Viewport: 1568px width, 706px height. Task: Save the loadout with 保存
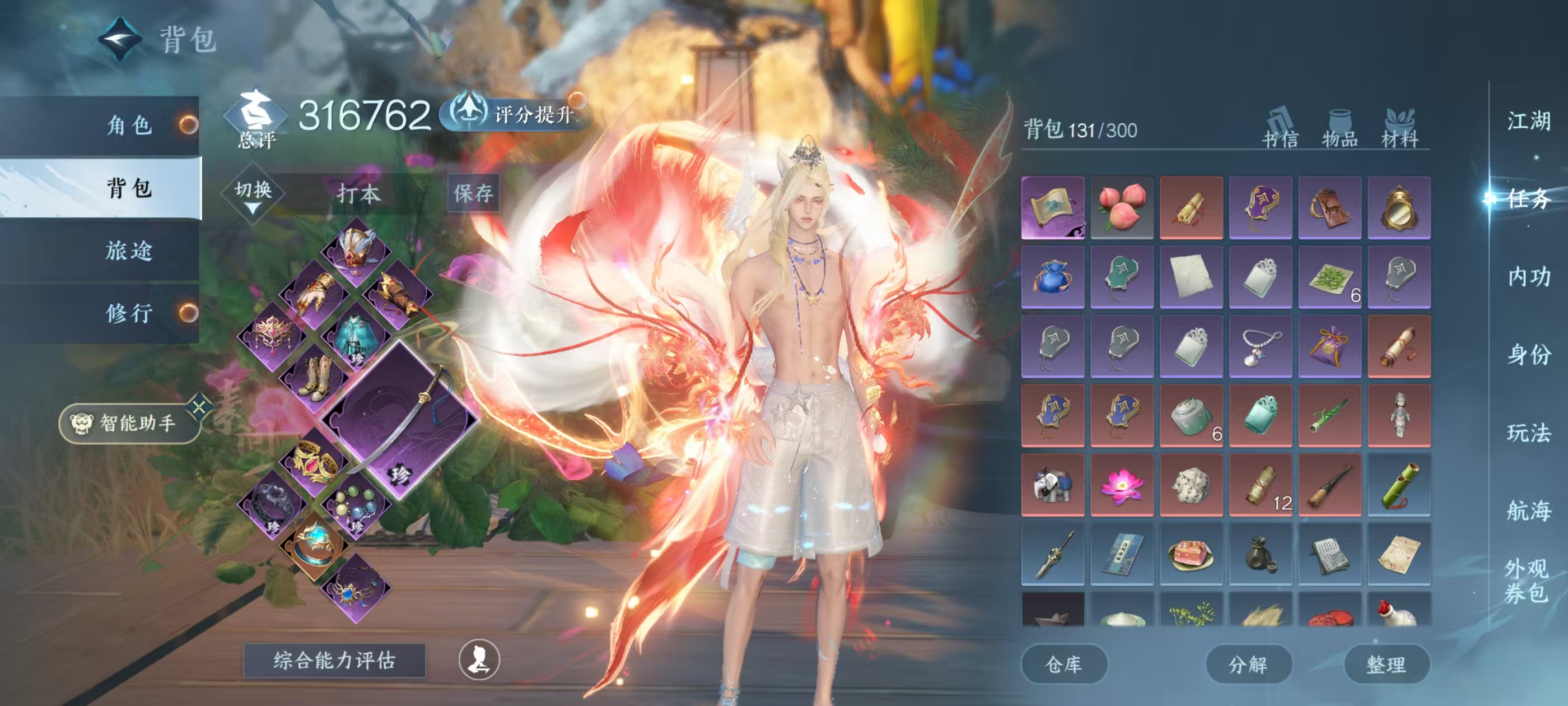click(473, 194)
